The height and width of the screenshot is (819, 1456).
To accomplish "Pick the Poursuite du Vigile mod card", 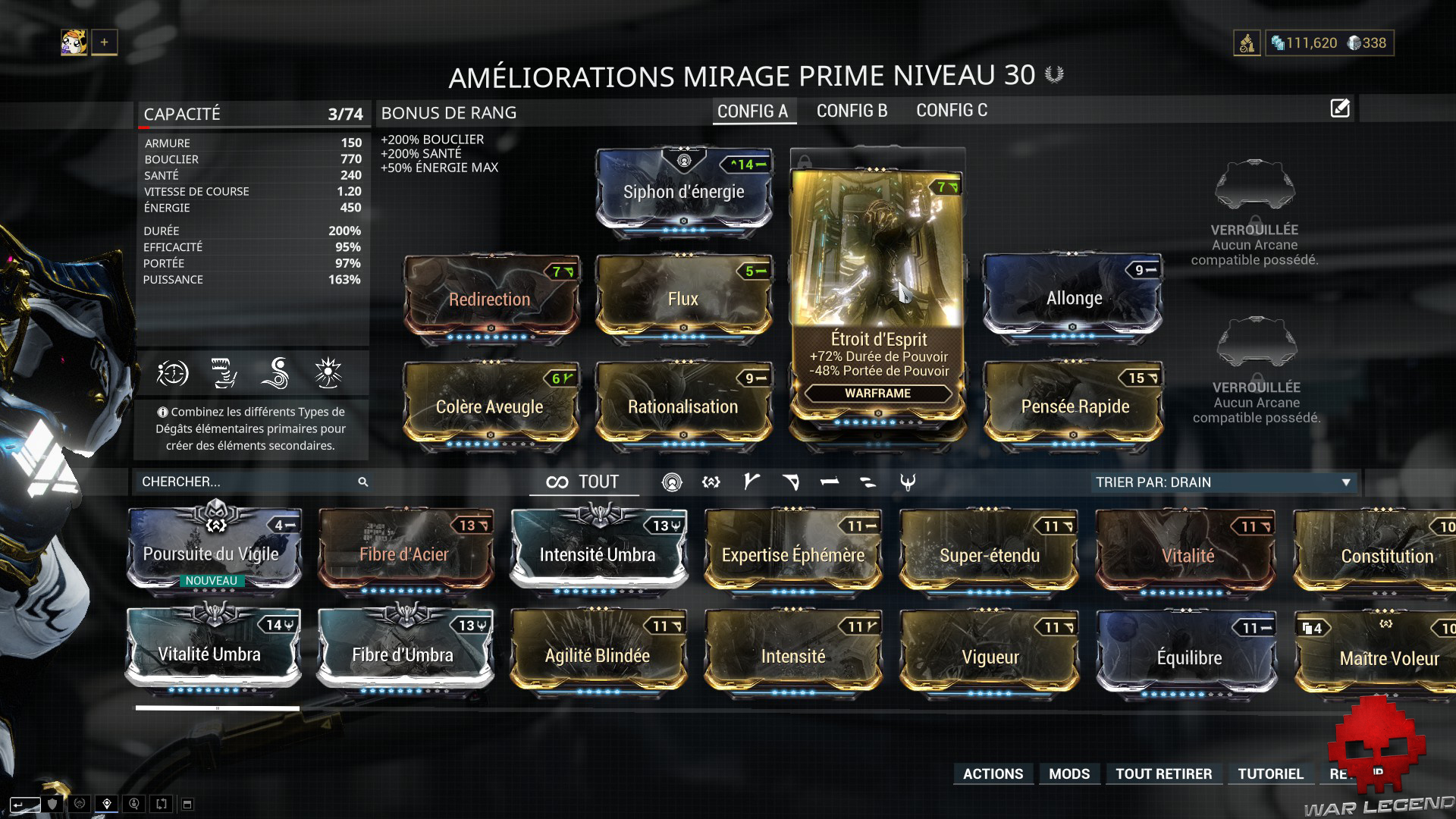I will (212, 554).
